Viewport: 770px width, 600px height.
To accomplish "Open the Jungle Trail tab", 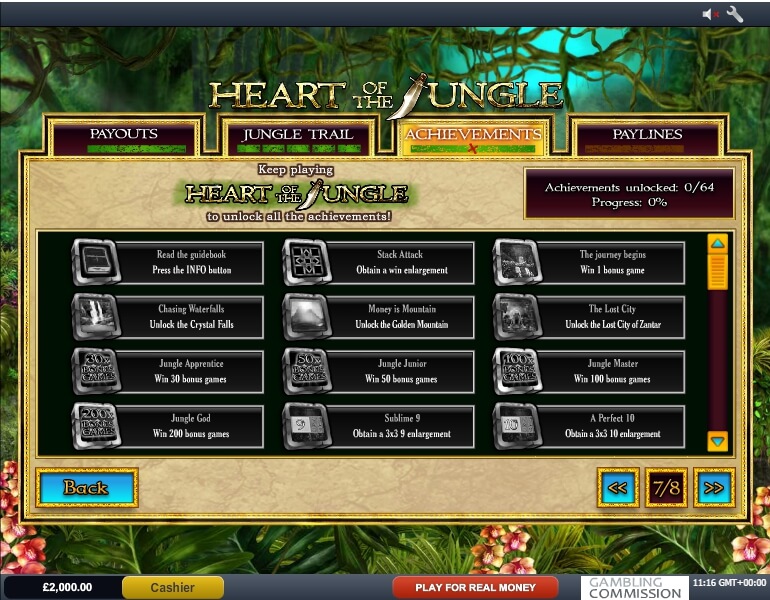I will (298, 135).
